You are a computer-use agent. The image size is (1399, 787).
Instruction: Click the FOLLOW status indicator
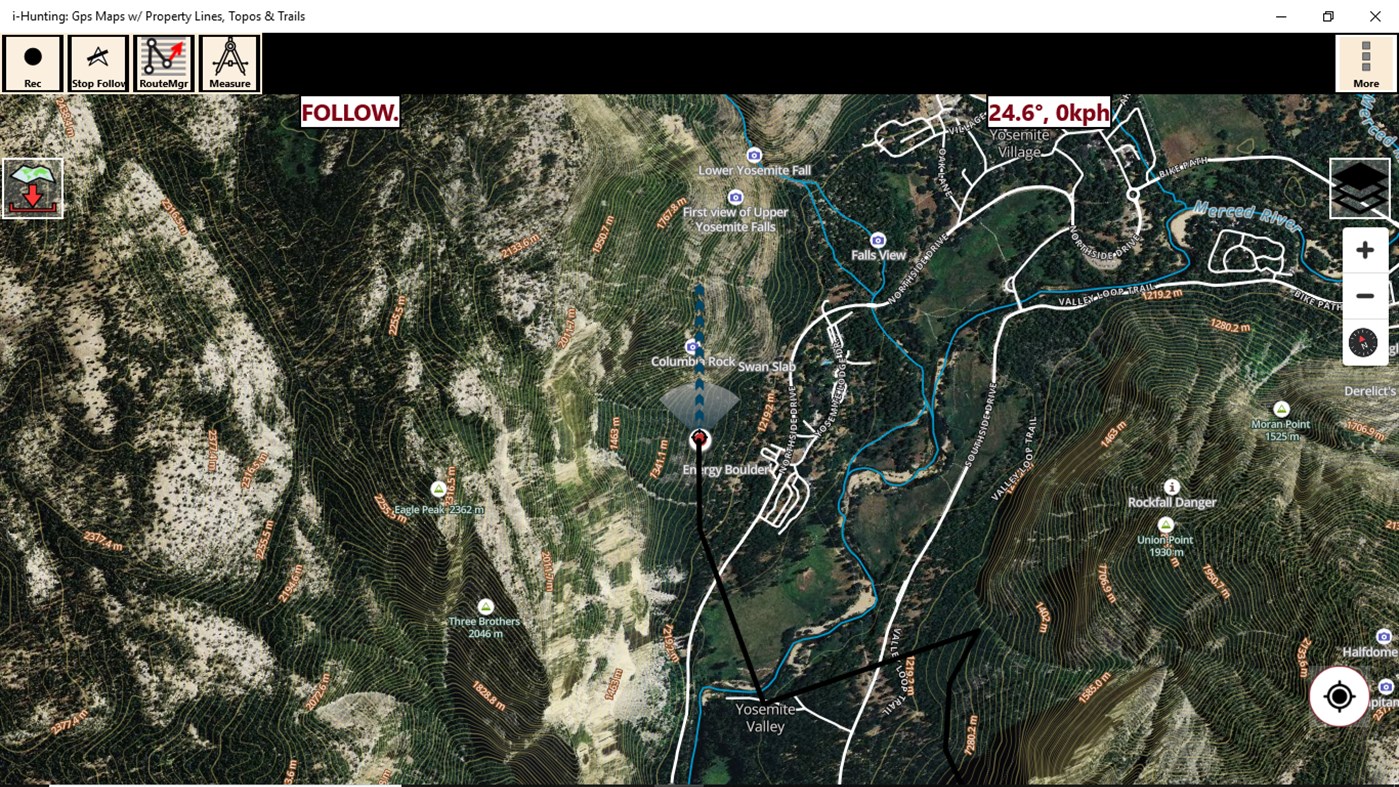click(x=350, y=113)
